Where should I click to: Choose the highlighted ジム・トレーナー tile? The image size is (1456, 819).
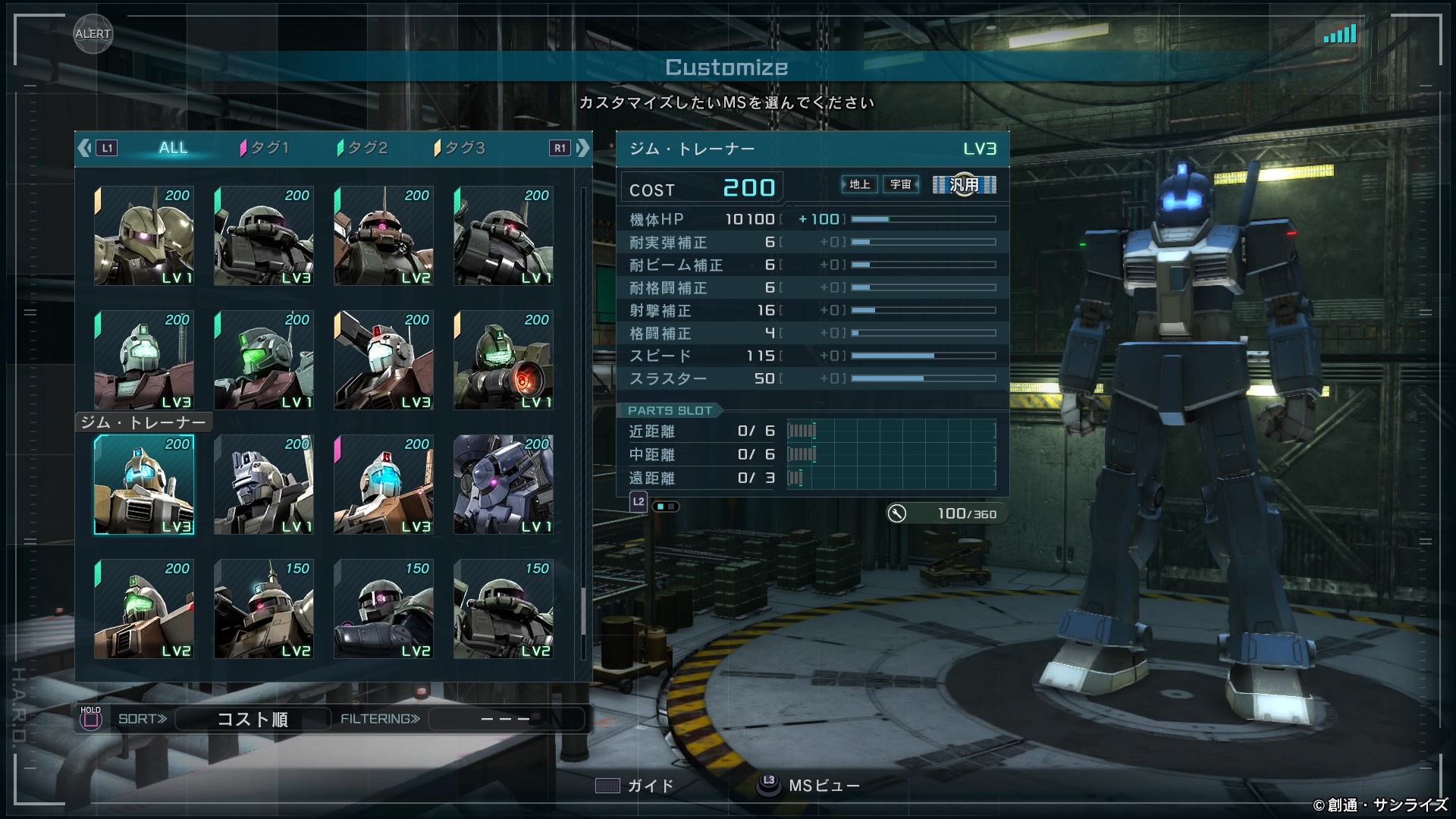pyautogui.click(x=144, y=485)
